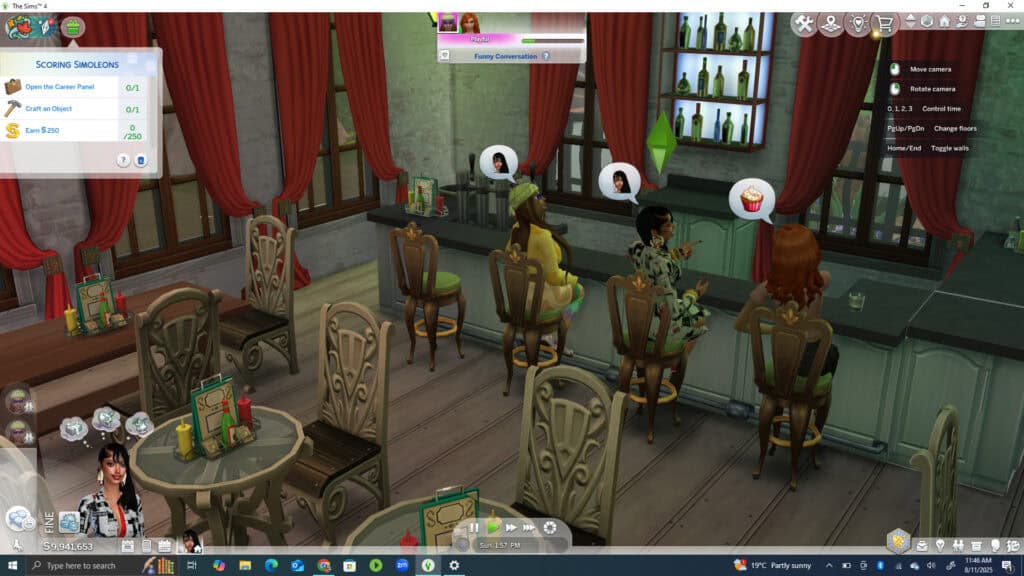Open the Relationships panel
The width and height of the screenshot is (1024, 576).
pos(958,545)
